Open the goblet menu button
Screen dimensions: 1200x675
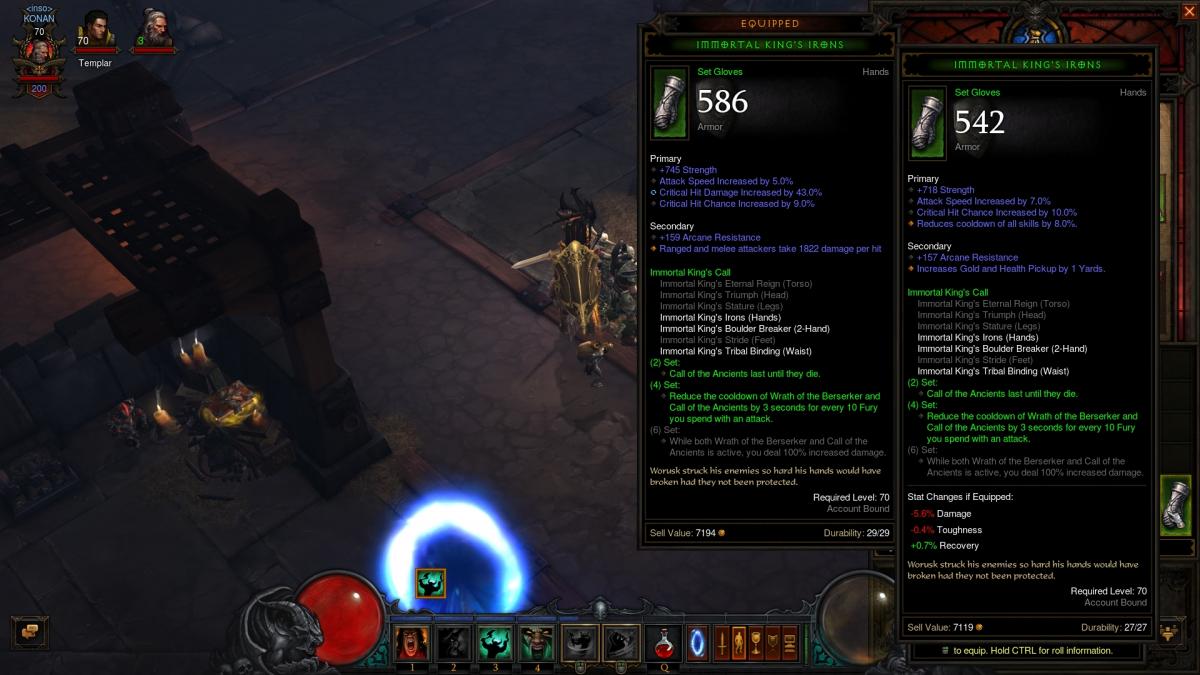[756, 642]
